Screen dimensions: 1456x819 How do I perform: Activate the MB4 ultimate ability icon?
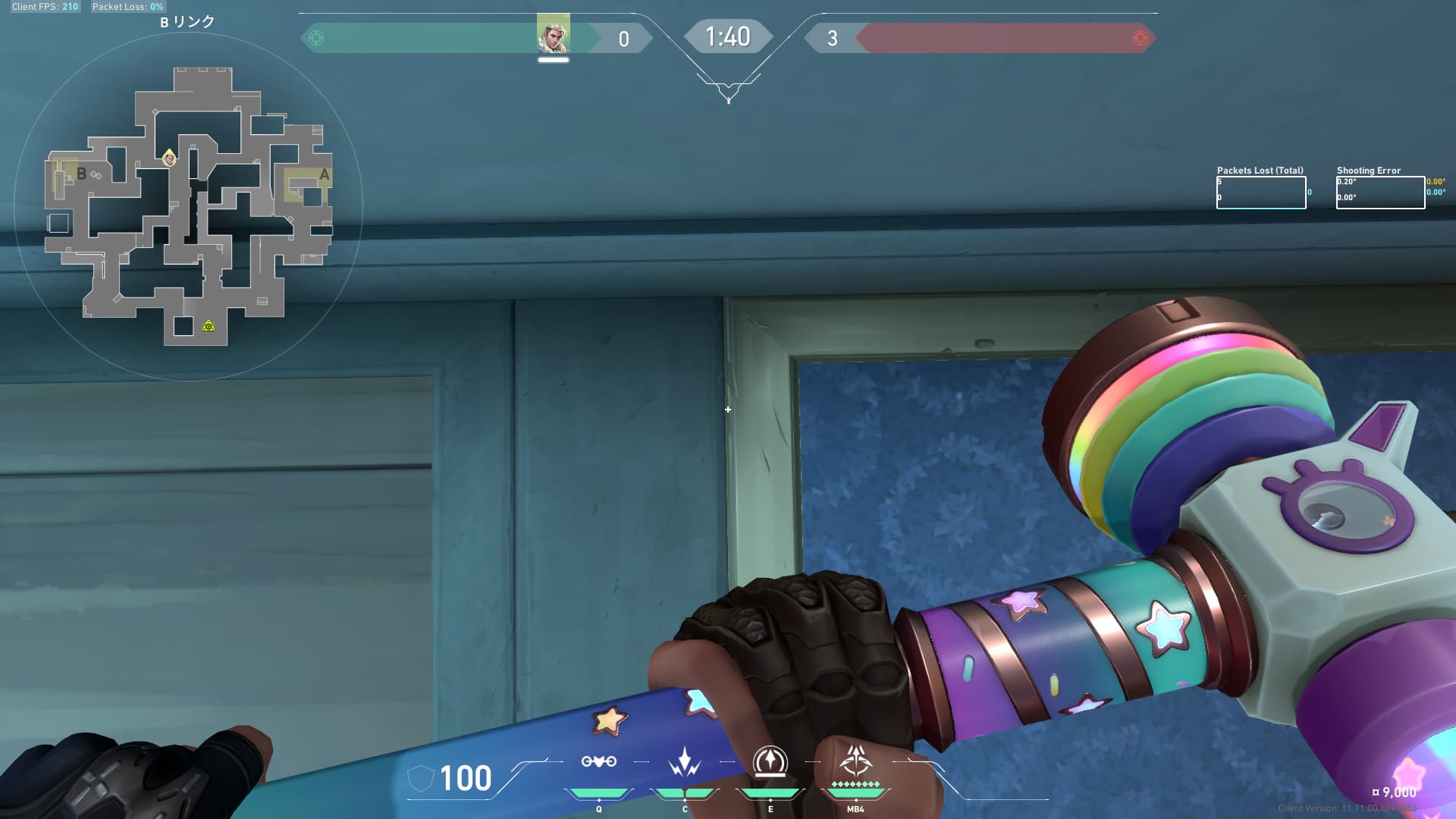[855, 761]
